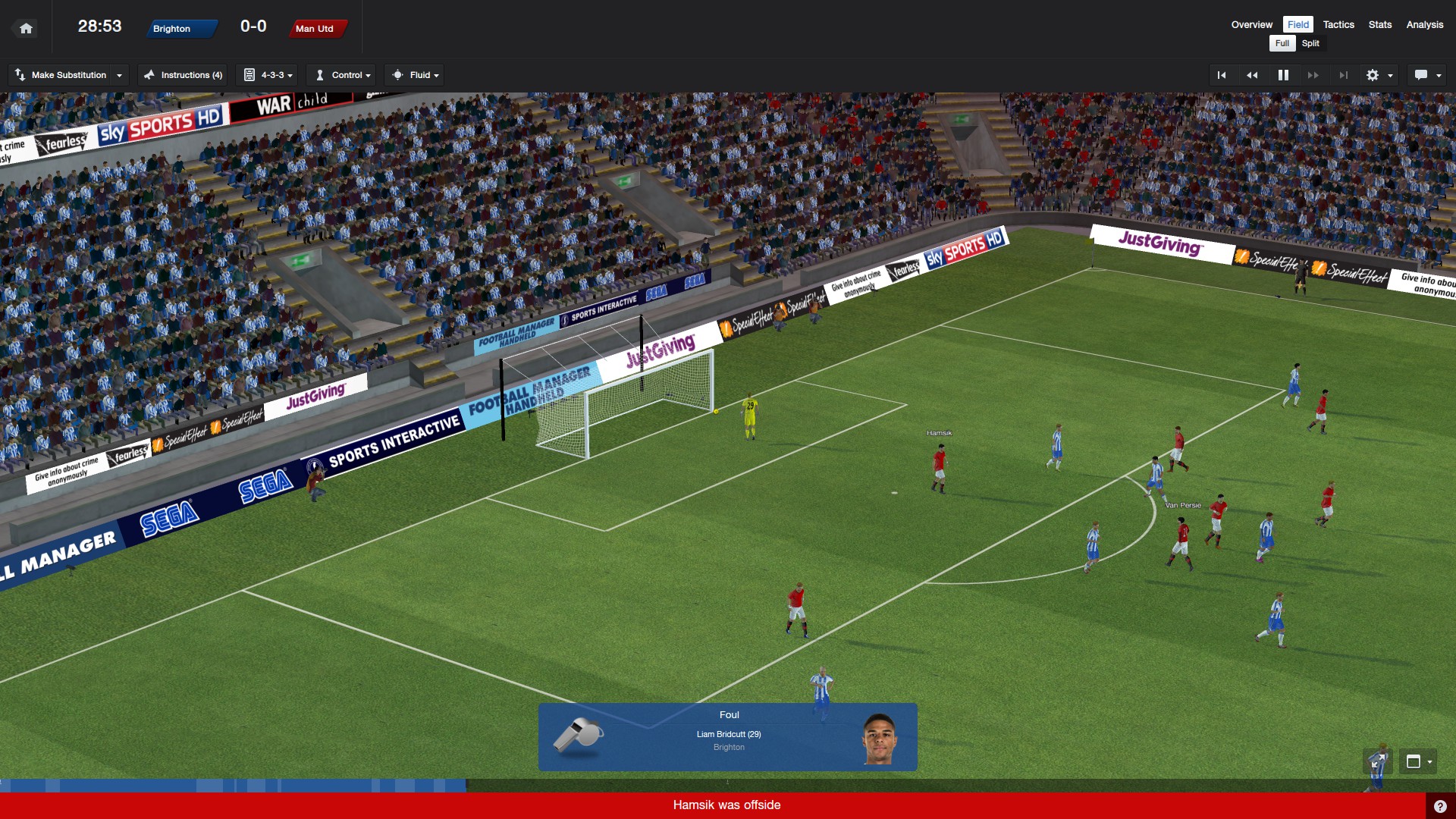
Task: Open the Control mentality dropdown
Action: [344, 75]
